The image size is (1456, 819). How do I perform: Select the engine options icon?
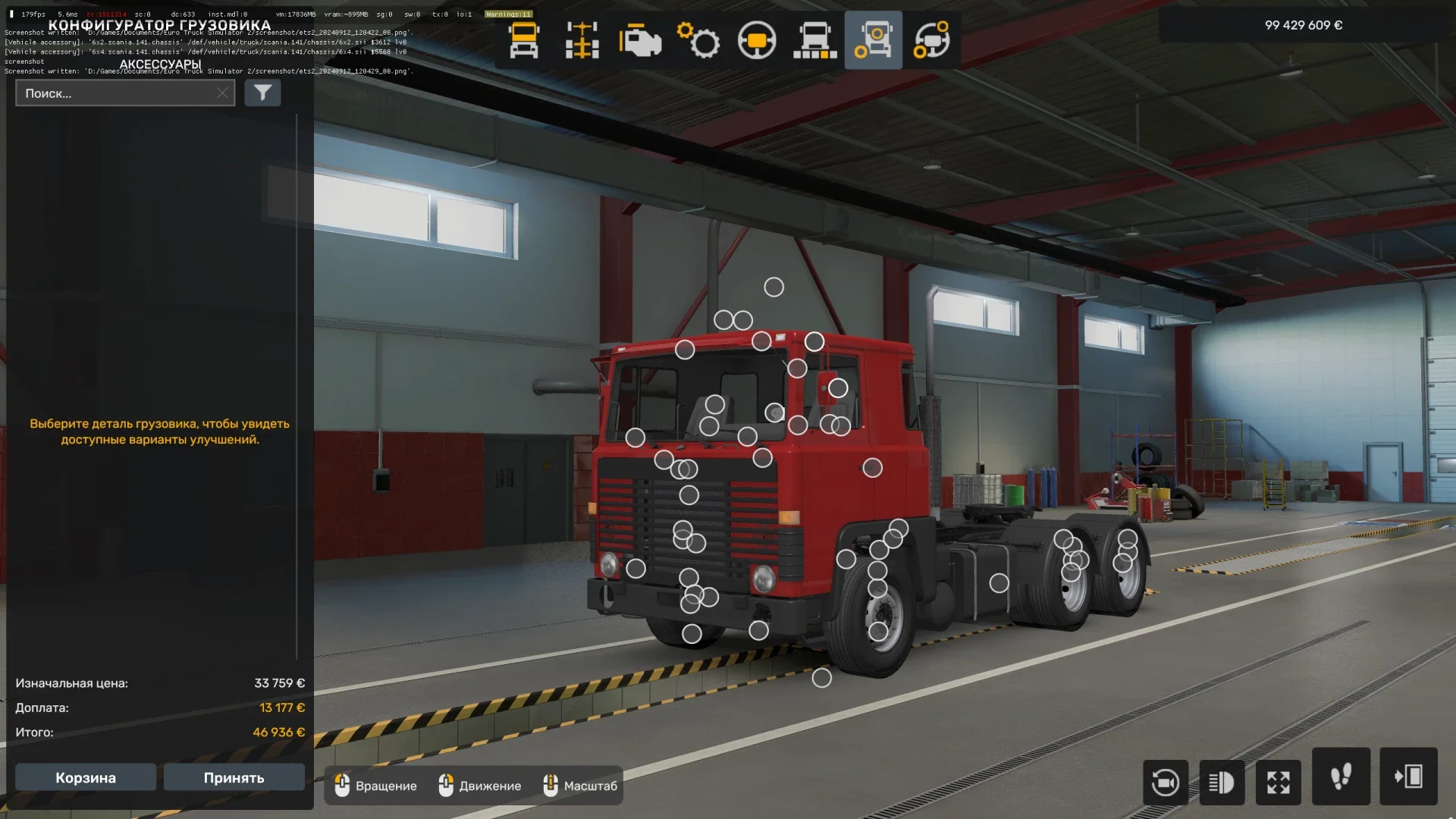(639, 39)
